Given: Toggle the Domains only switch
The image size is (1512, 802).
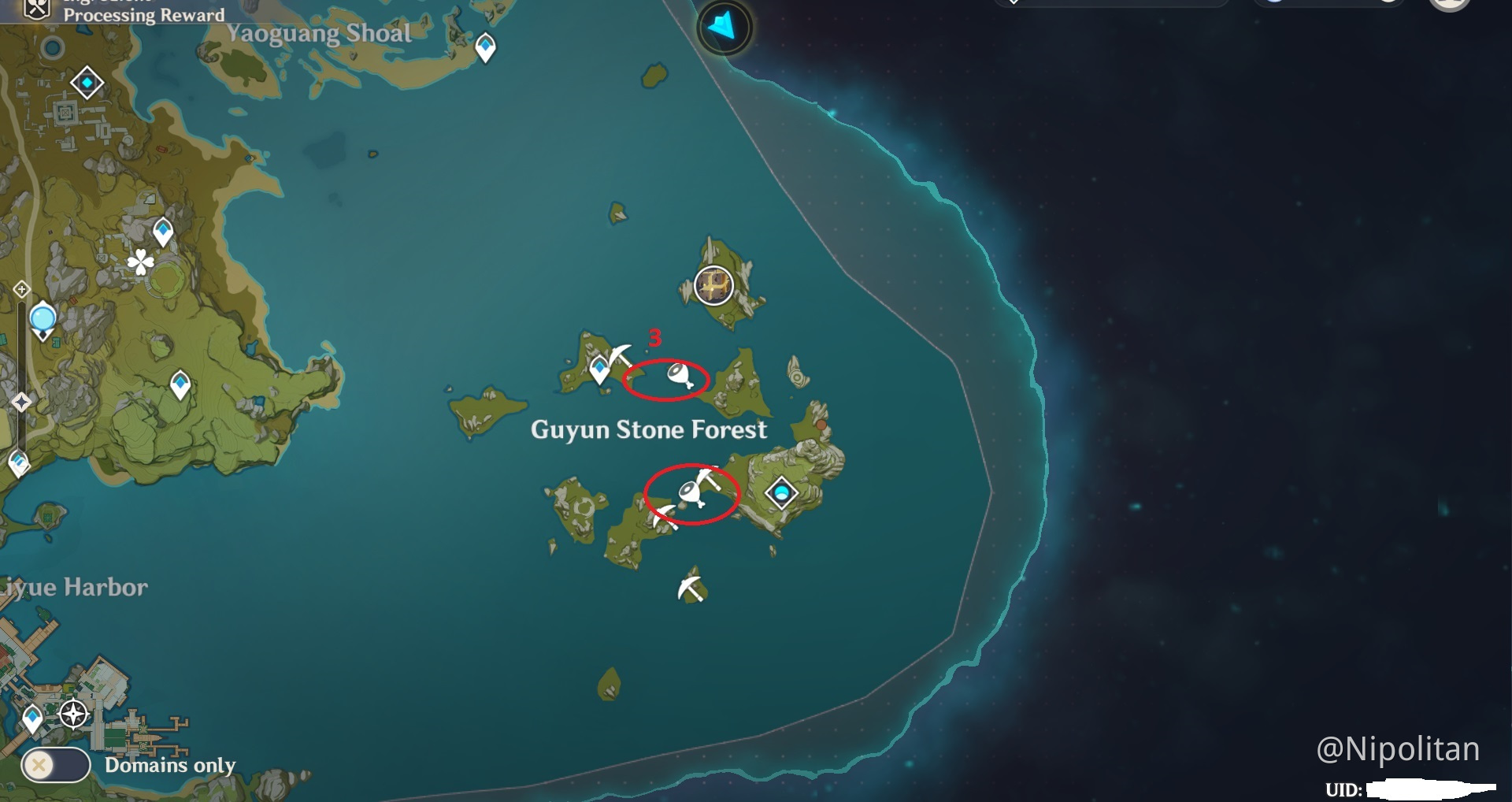Looking at the screenshot, I should click(x=55, y=764).
